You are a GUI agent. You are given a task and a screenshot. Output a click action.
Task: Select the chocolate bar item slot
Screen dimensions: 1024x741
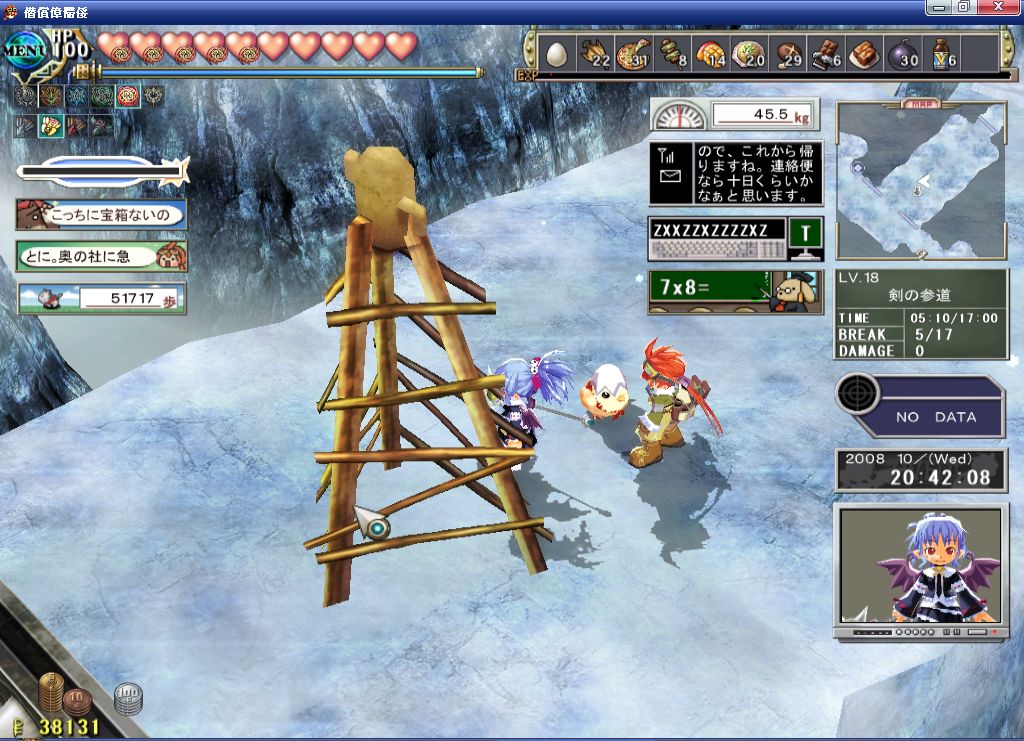(x=827, y=54)
